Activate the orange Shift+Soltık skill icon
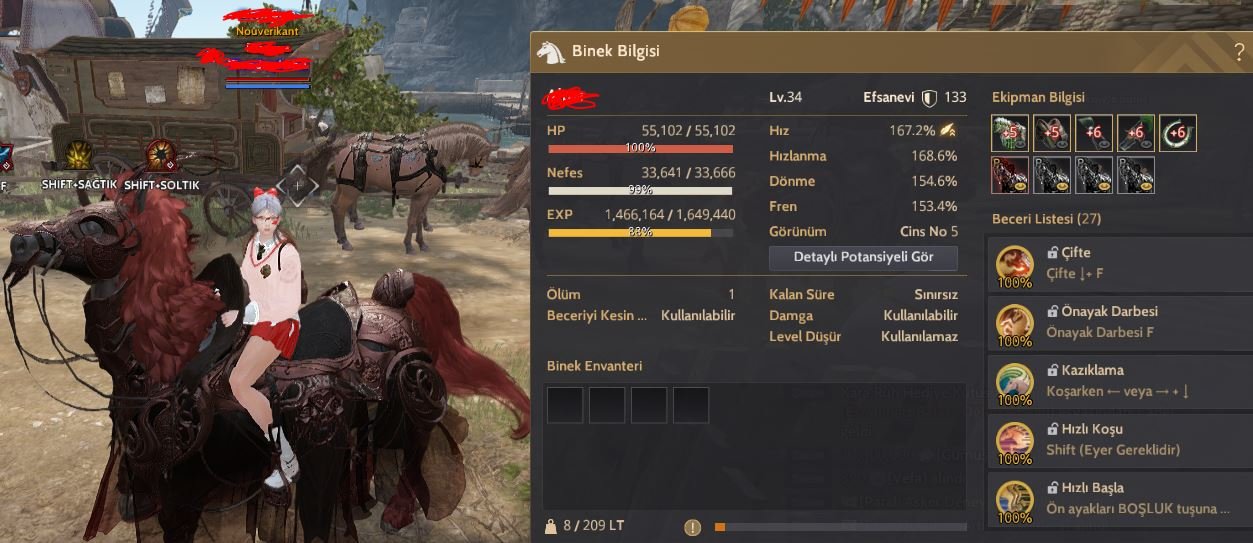This screenshot has height=543, width=1253. point(162,157)
